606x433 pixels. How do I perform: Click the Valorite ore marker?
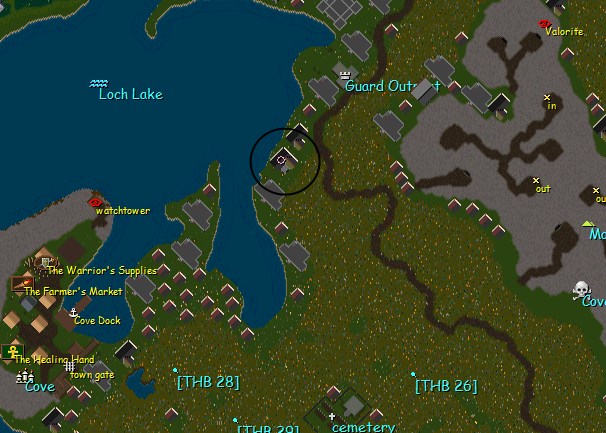pyautogui.click(x=545, y=23)
